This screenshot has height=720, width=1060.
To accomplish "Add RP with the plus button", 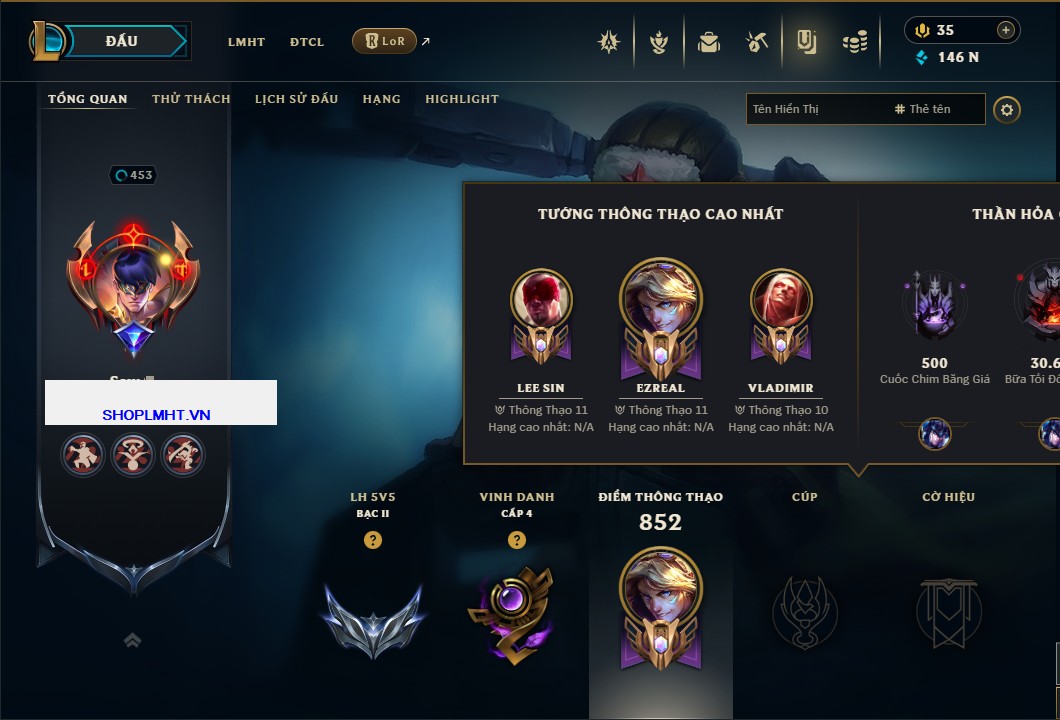I will [x=1006, y=30].
